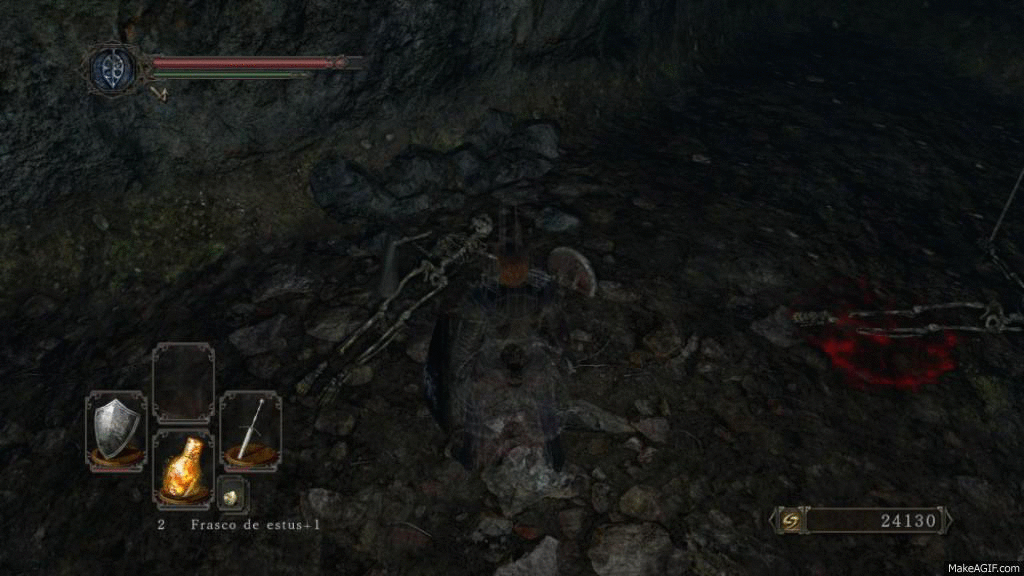This screenshot has height=576, width=1024.
Task: Select the right-hand sword slot
Action: pyautogui.click(x=250, y=430)
